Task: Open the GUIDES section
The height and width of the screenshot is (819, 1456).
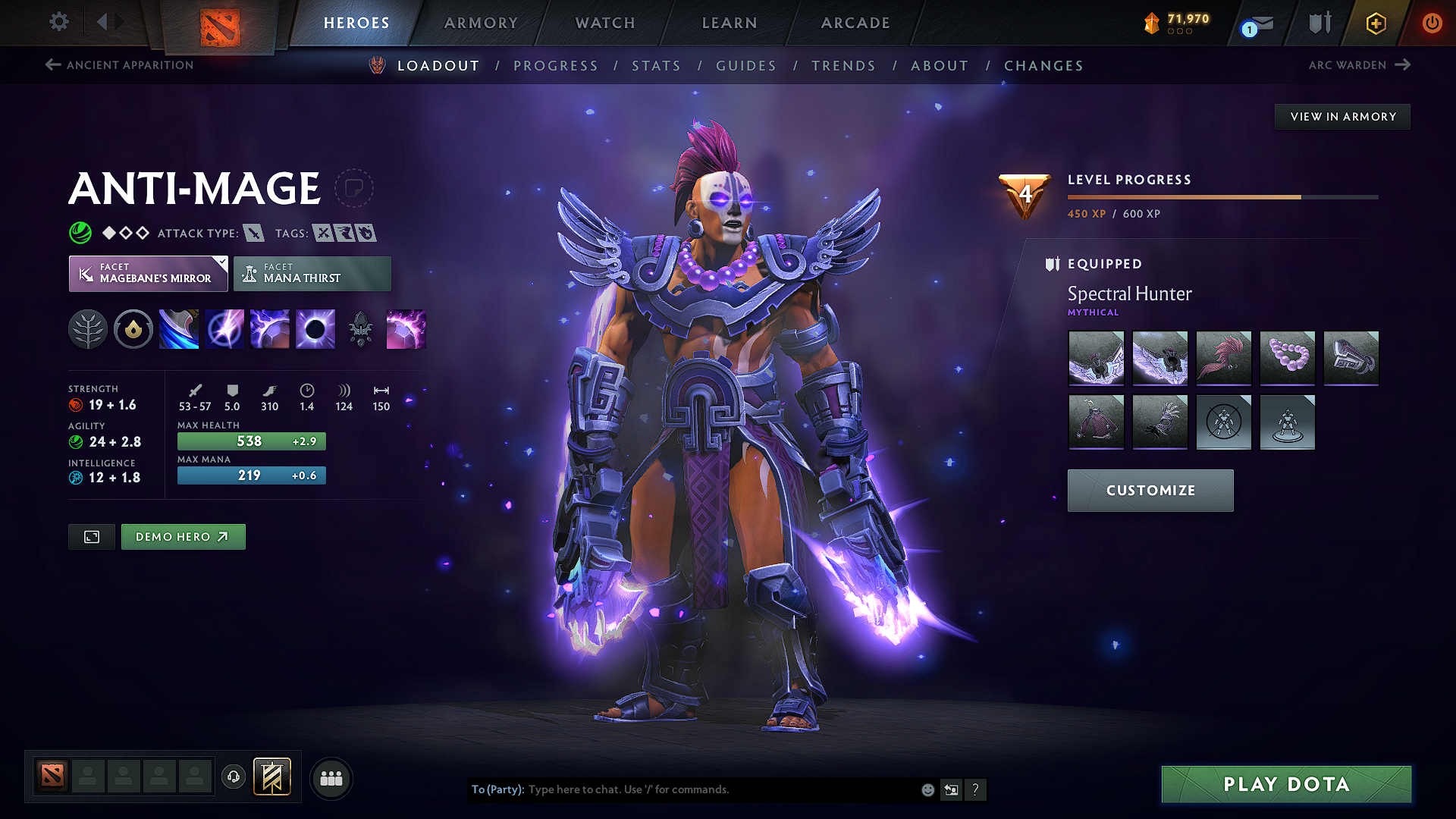Action: click(746, 66)
